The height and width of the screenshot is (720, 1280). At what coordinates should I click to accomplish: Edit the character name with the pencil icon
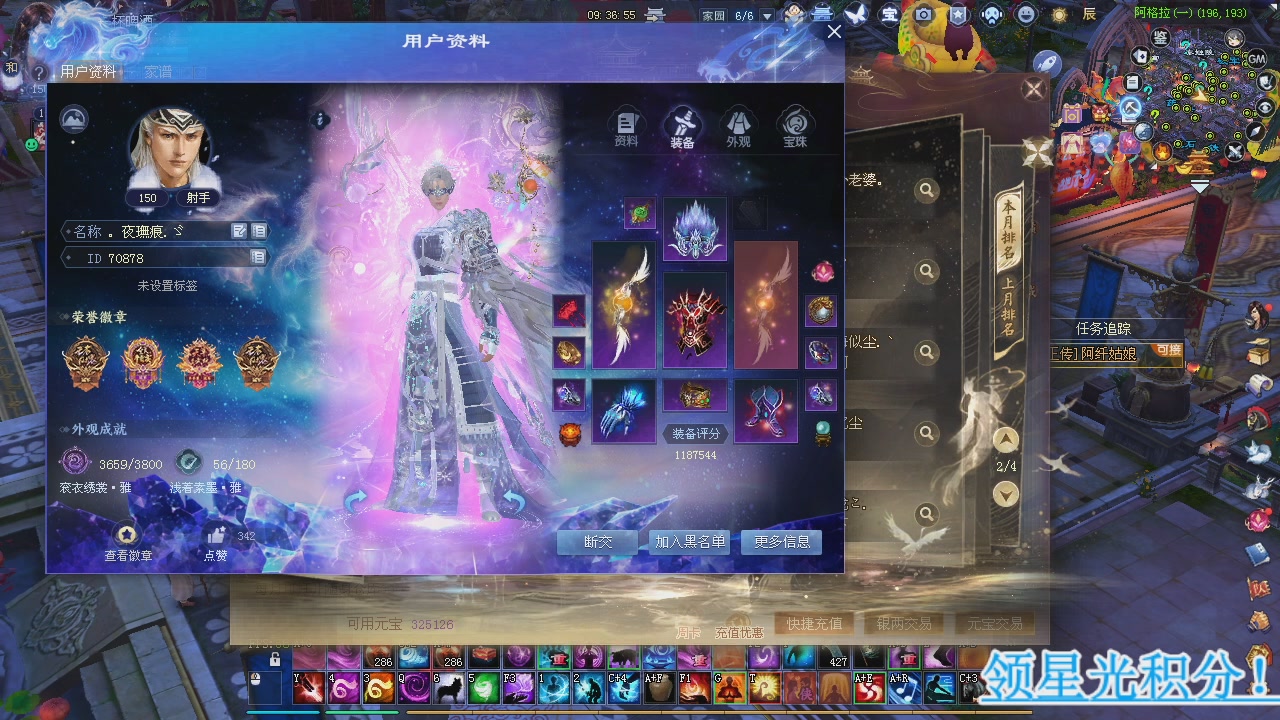238,230
